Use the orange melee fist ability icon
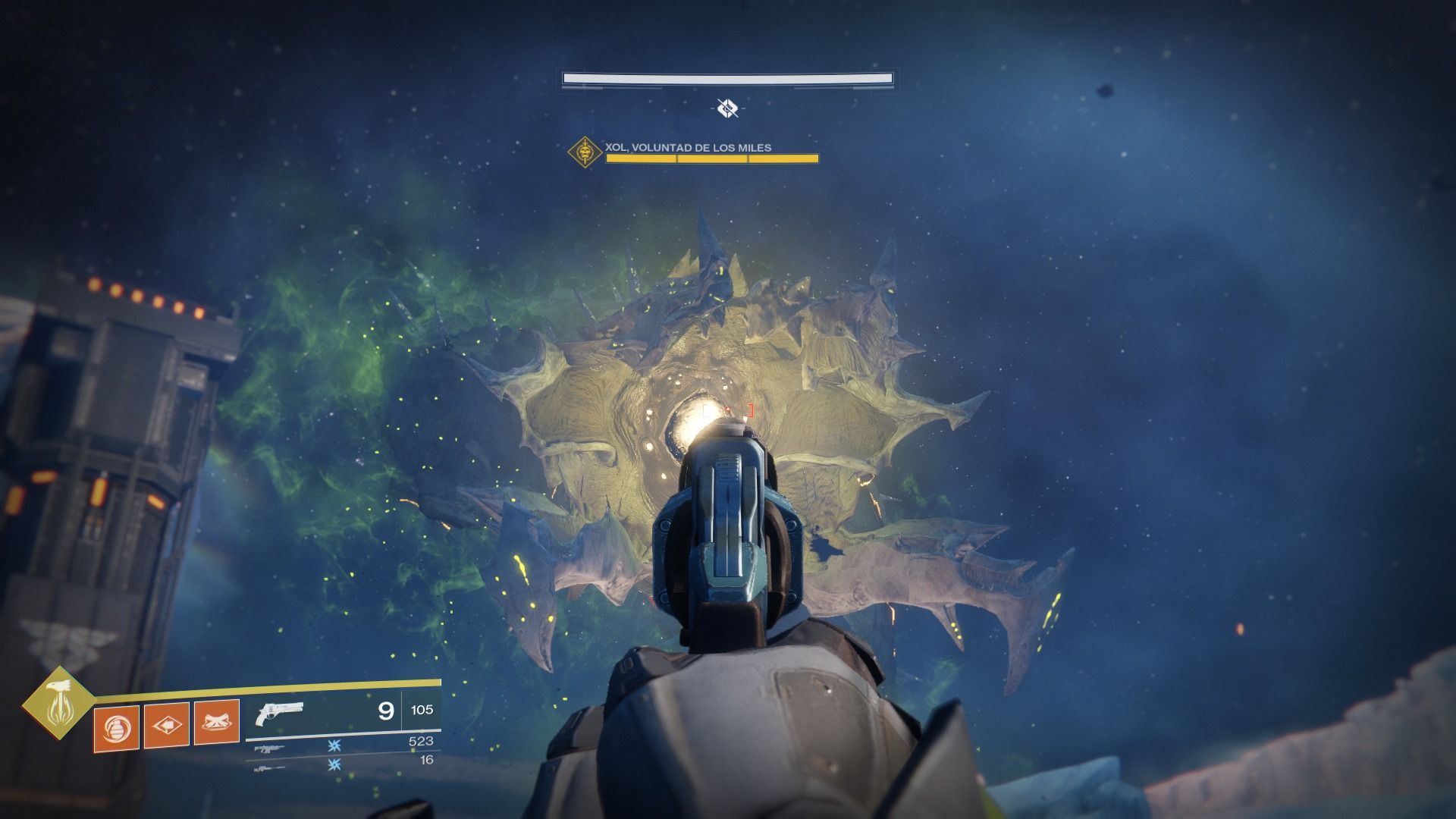Image resolution: width=1456 pixels, height=819 pixels. tap(166, 726)
